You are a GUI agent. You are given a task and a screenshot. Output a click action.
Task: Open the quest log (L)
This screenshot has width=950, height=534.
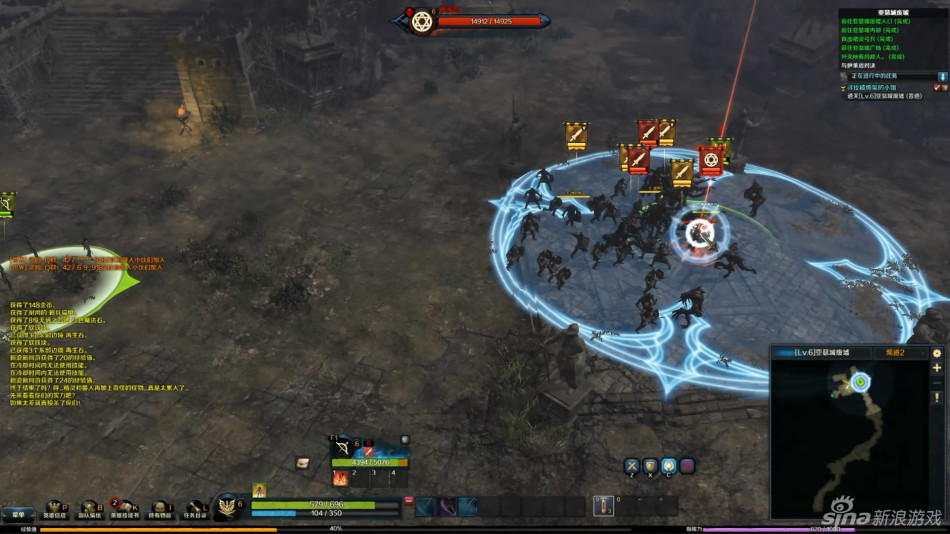coord(195,511)
